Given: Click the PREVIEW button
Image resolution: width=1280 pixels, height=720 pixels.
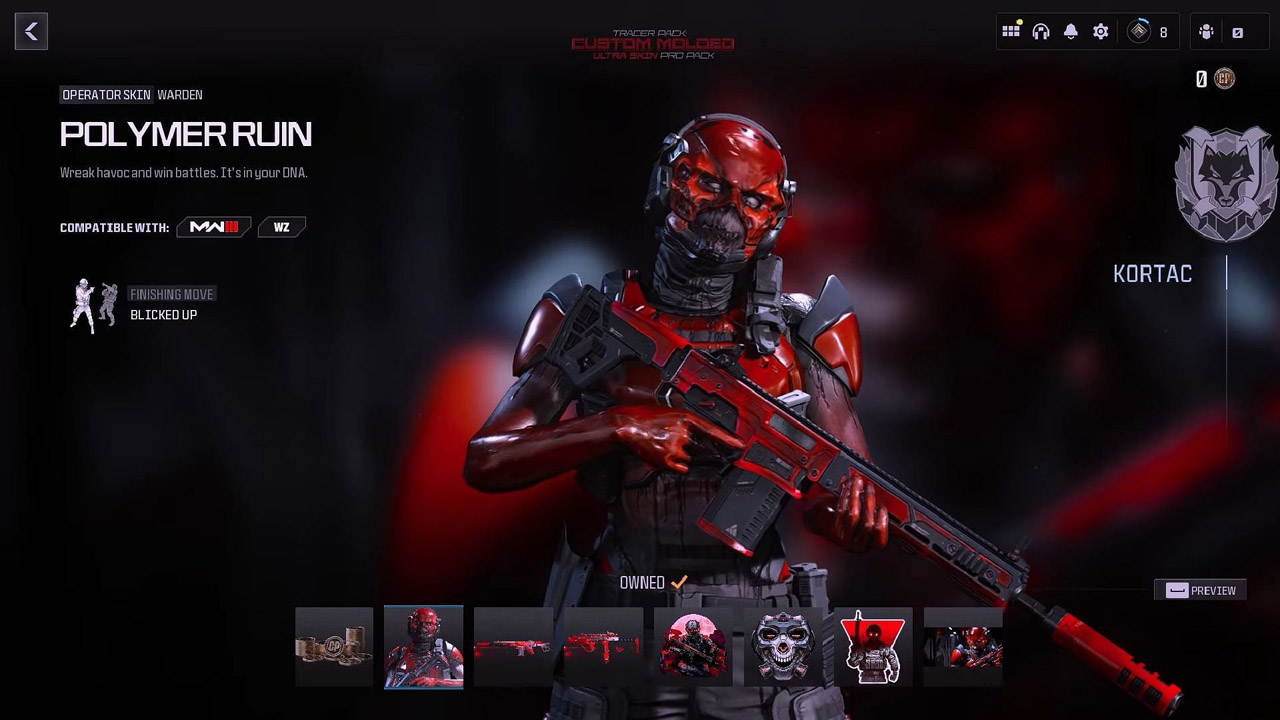Looking at the screenshot, I should (x=1200, y=590).
